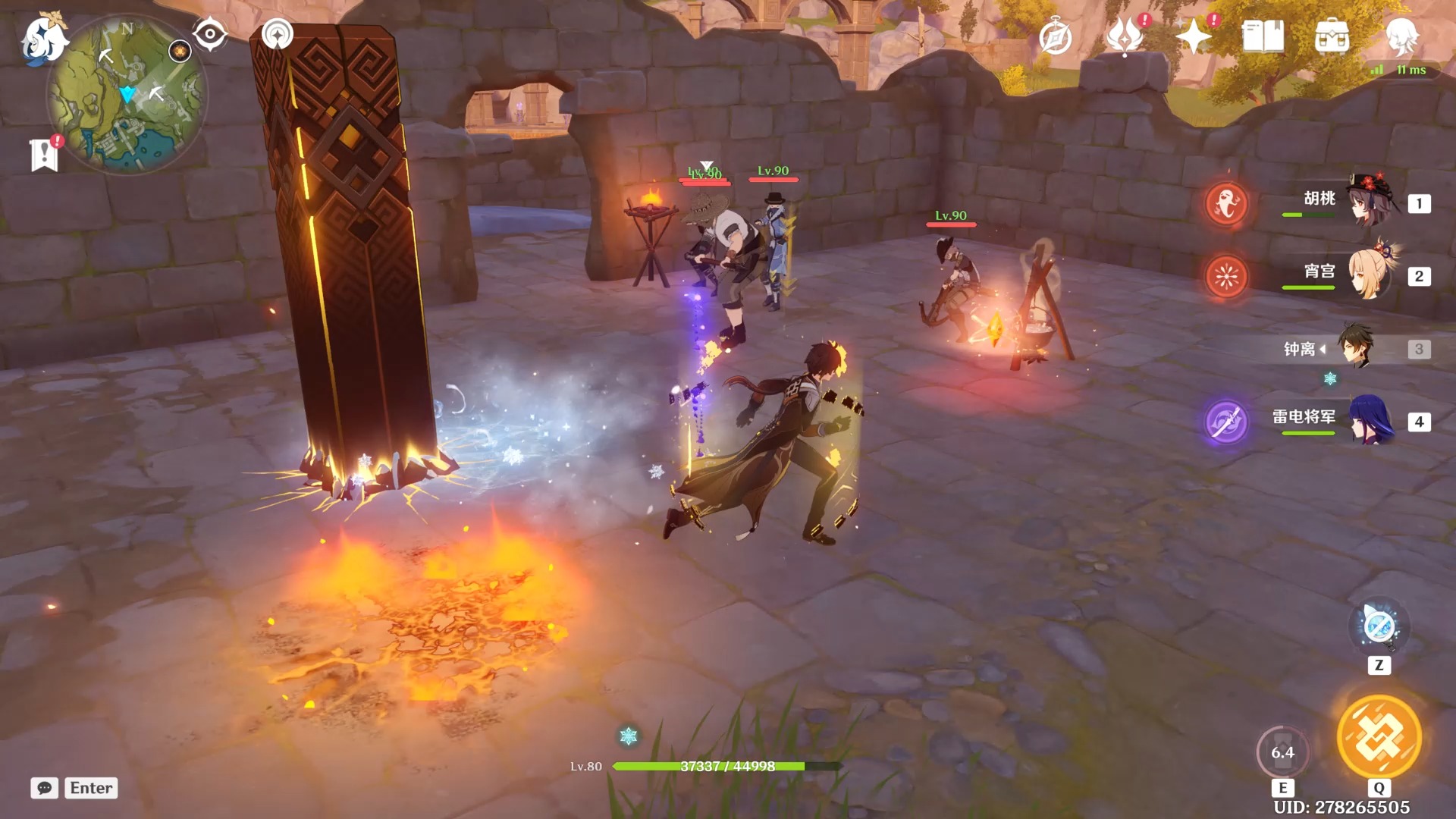1456x819 pixels.
Task: Open the quest log bookmark icon
Action: (44, 155)
